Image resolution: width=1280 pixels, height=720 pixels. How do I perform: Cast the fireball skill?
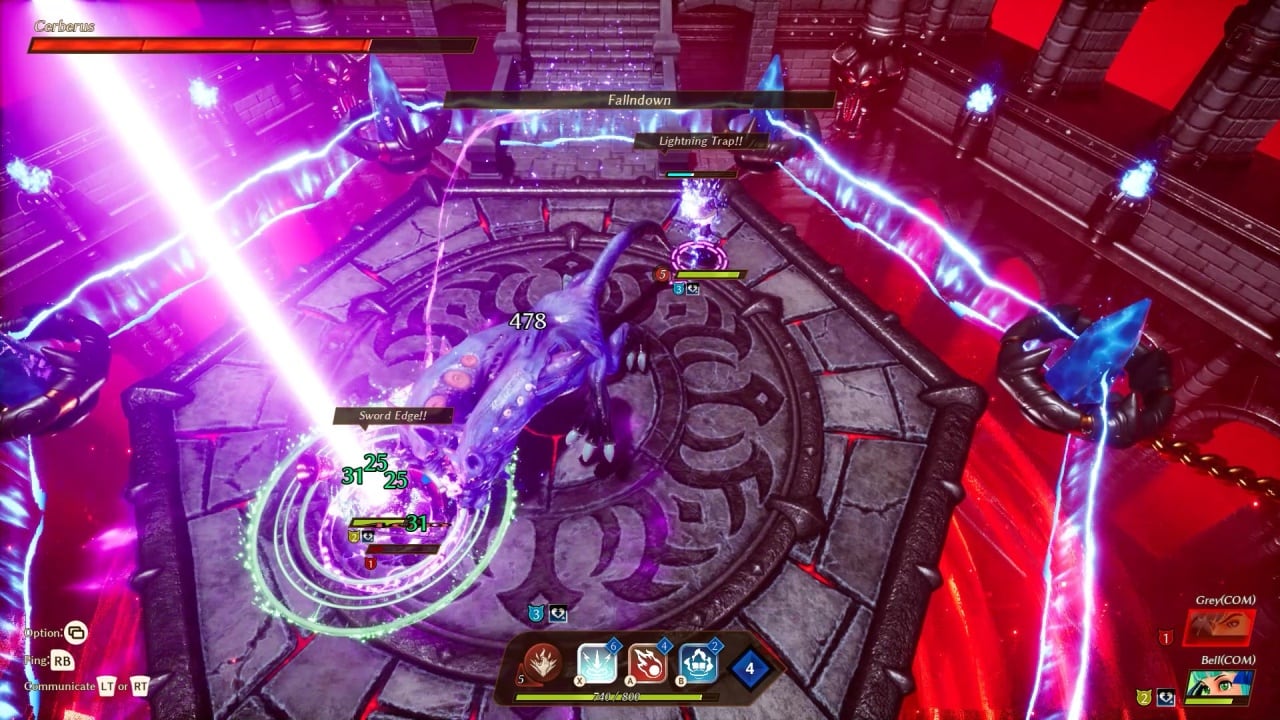pos(648,662)
